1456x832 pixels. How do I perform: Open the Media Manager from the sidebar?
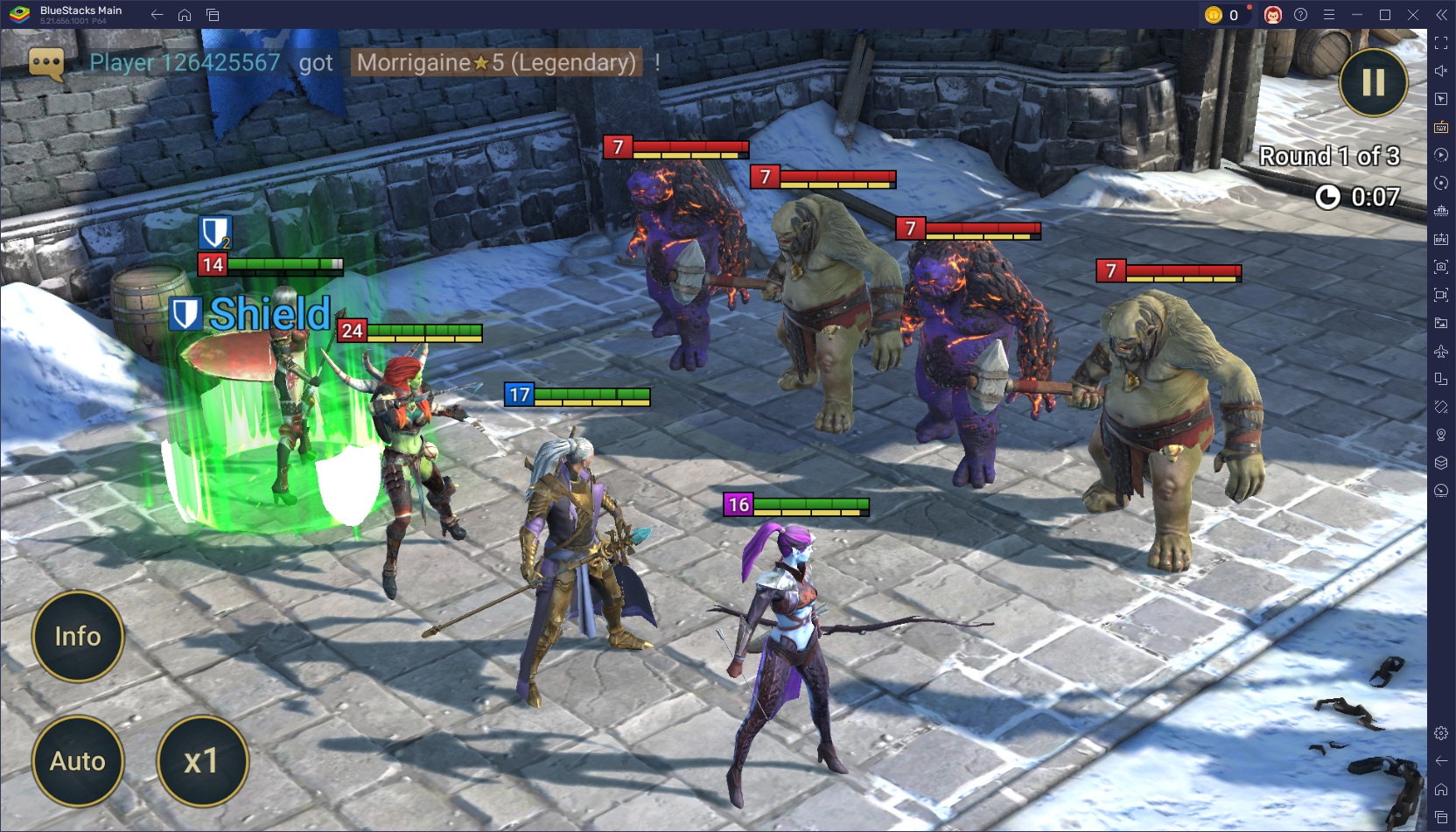[x=1440, y=323]
